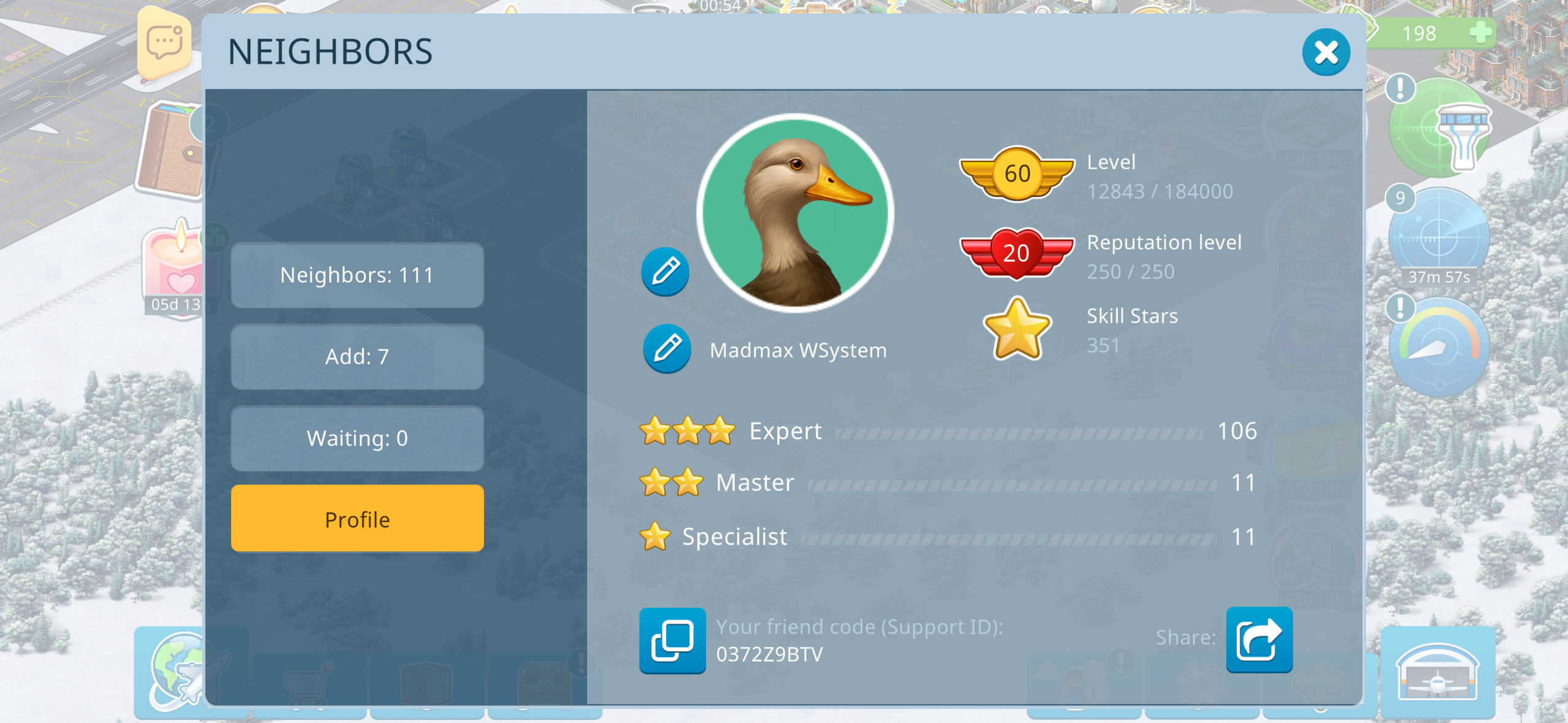Select the Profile tab
Viewport: 1568px width, 723px height.
[x=357, y=519]
